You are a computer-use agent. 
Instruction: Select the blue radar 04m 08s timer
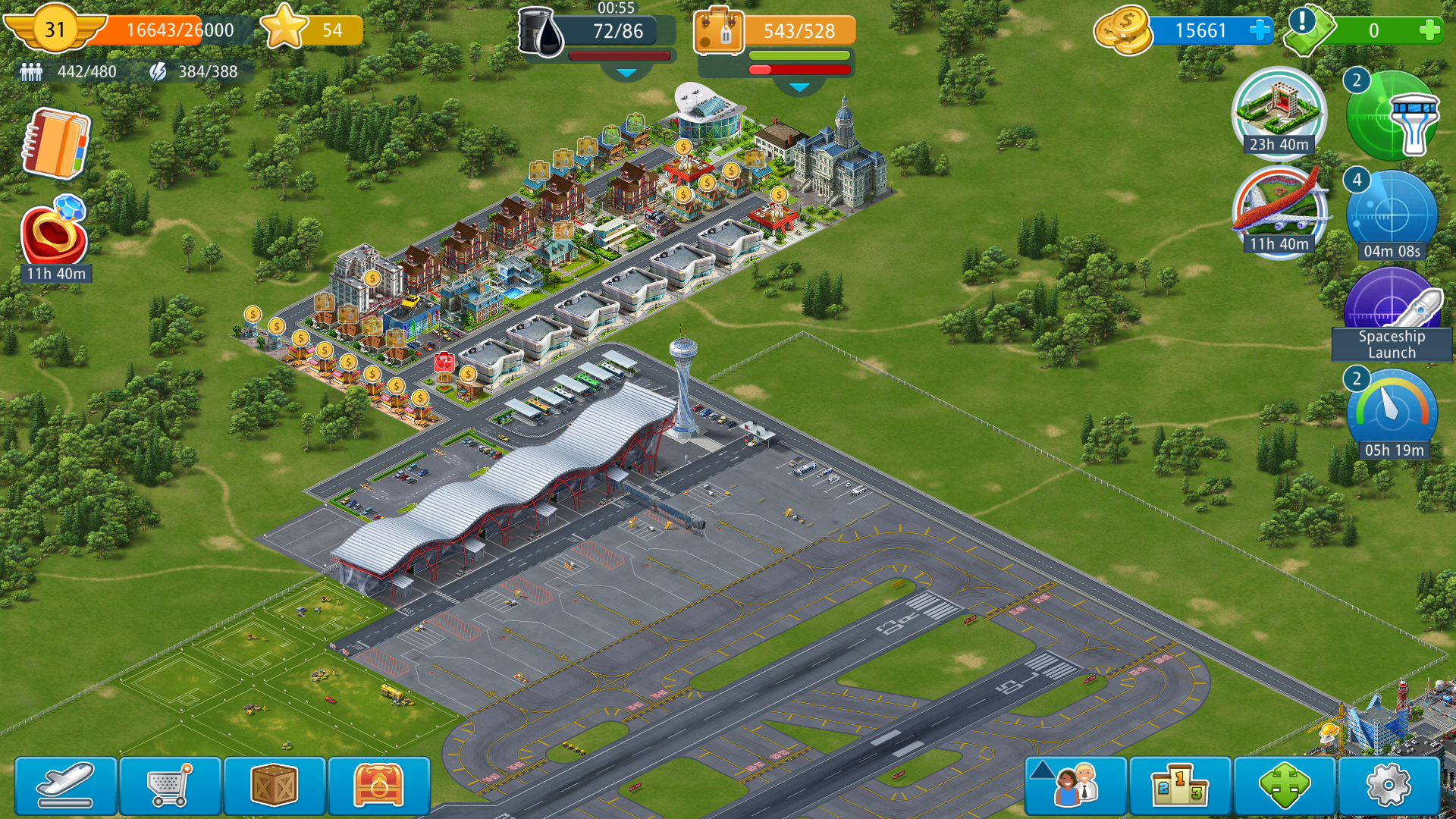(1392, 215)
